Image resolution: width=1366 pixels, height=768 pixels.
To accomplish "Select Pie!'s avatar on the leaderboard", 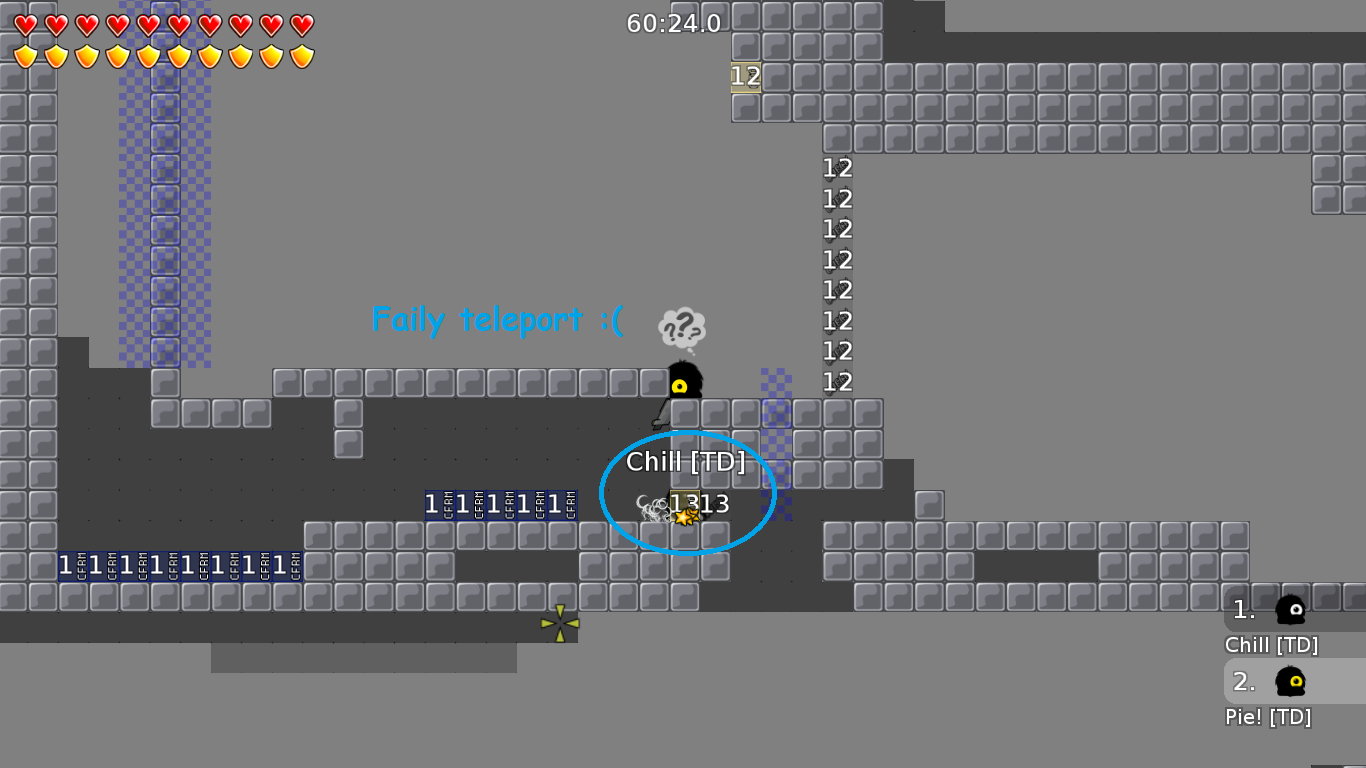I will click(1289, 682).
